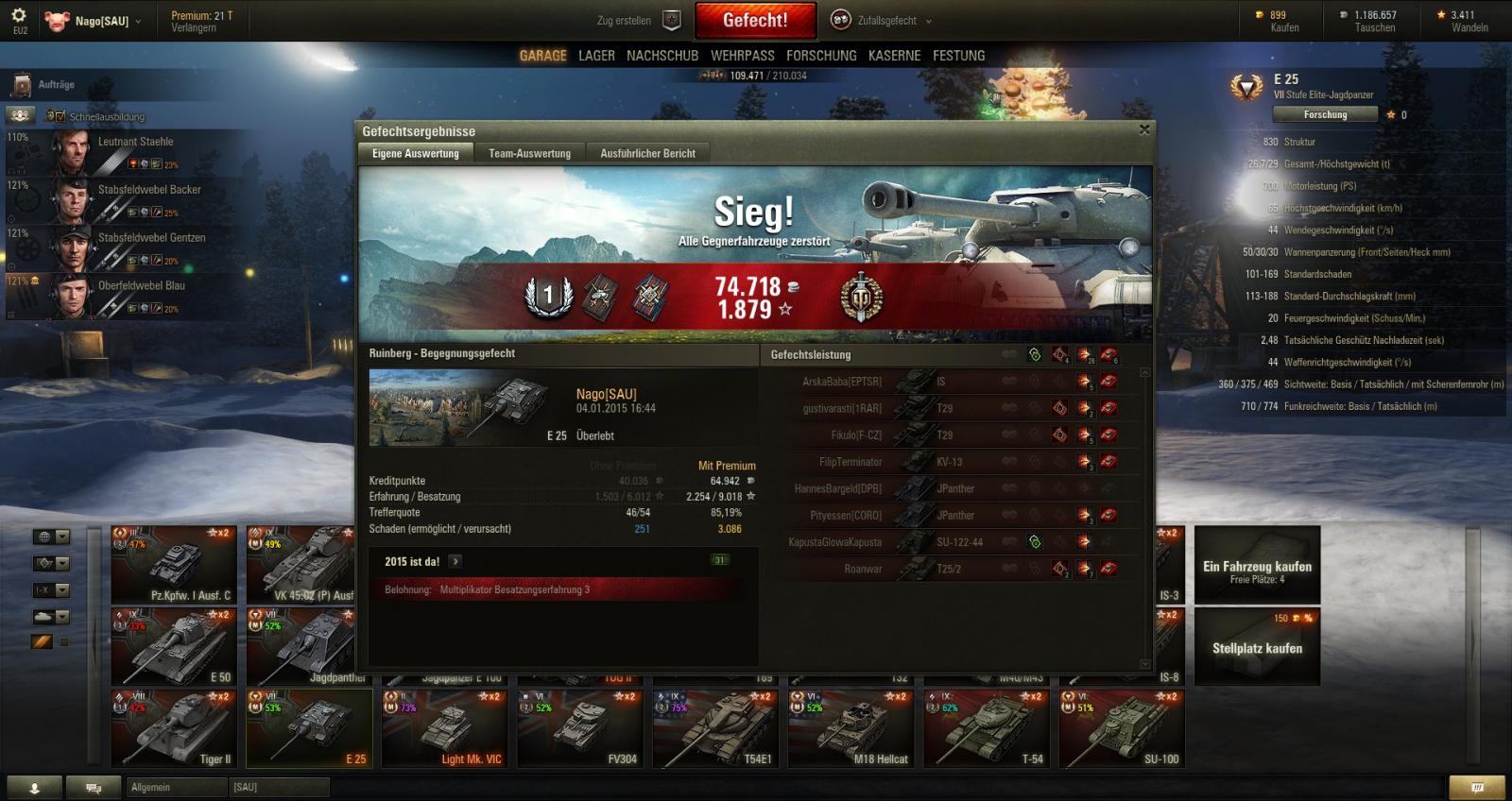This screenshot has width=1512, height=801.
Task: Purchase a slot with Stellplatz kaufen
Action: [x=1257, y=647]
